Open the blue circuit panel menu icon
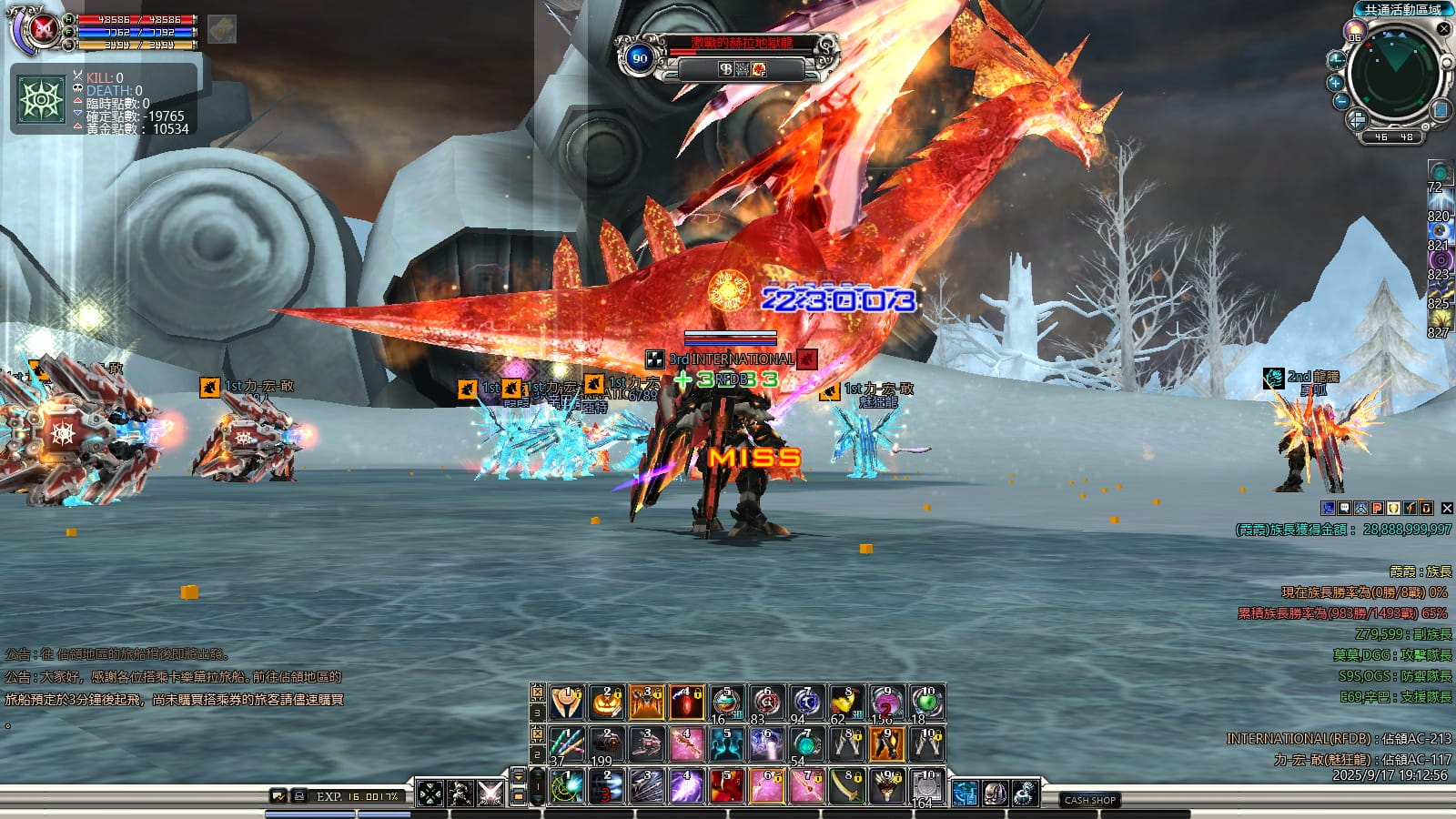The image size is (1456, 819). [965, 794]
